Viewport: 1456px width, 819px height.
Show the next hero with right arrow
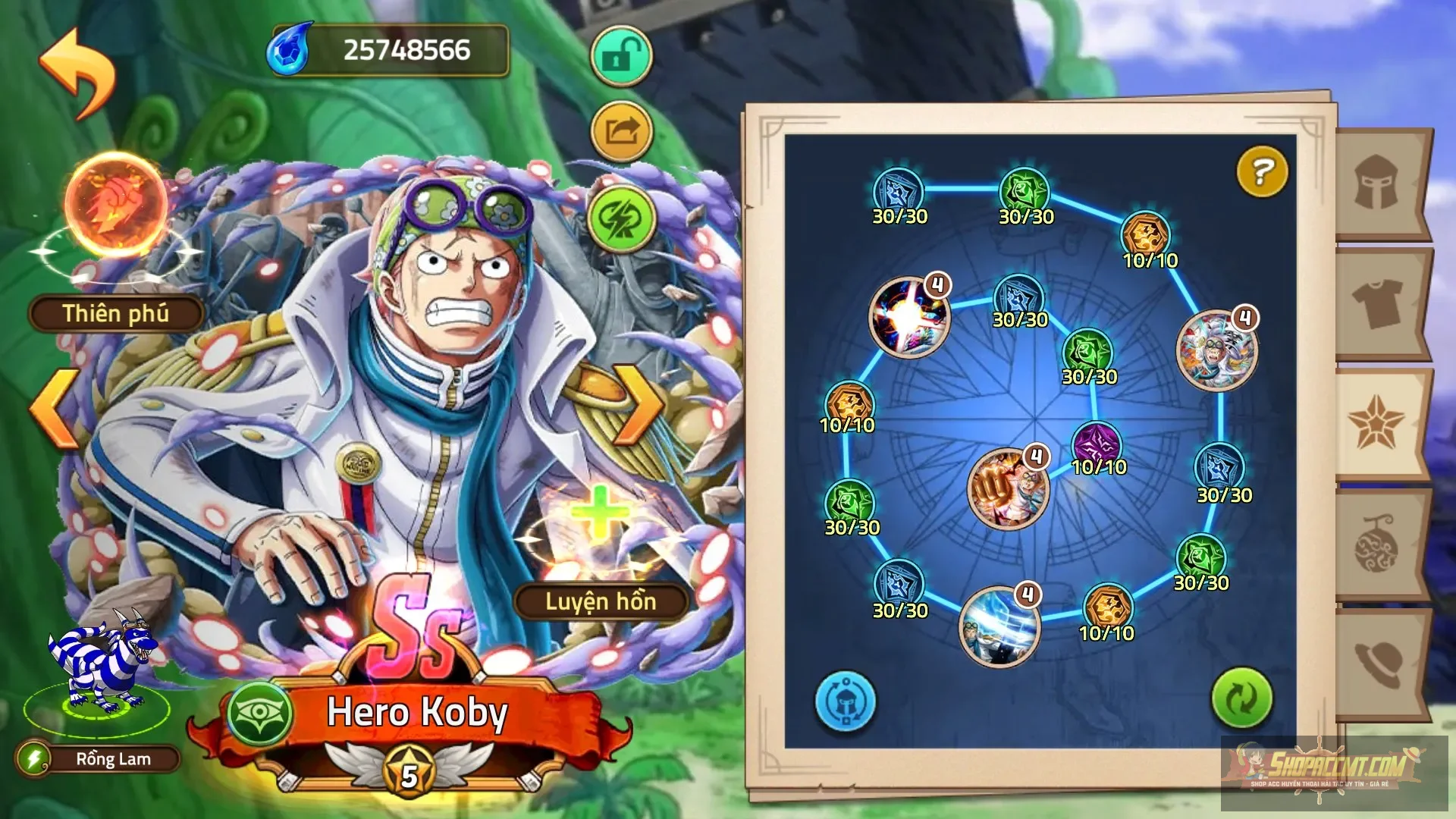click(x=639, y=406)
